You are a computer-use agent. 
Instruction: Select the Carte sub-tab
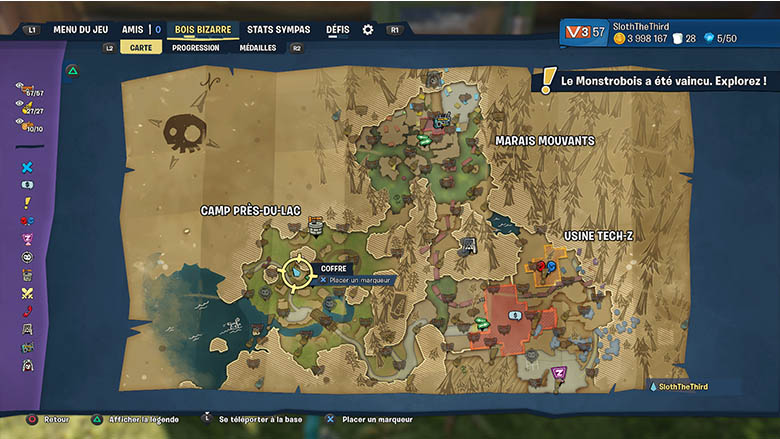click(x=141, y=47)
